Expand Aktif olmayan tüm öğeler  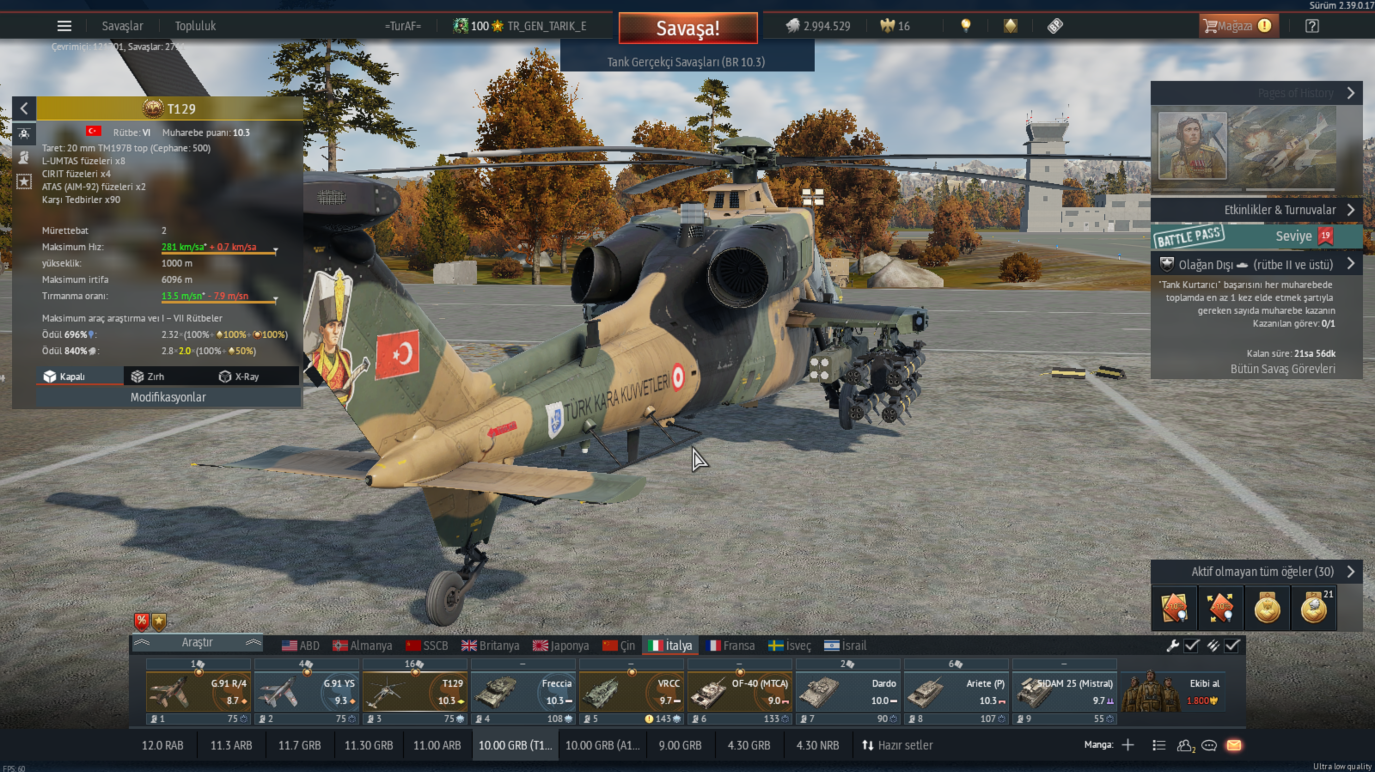point(1256,572)
